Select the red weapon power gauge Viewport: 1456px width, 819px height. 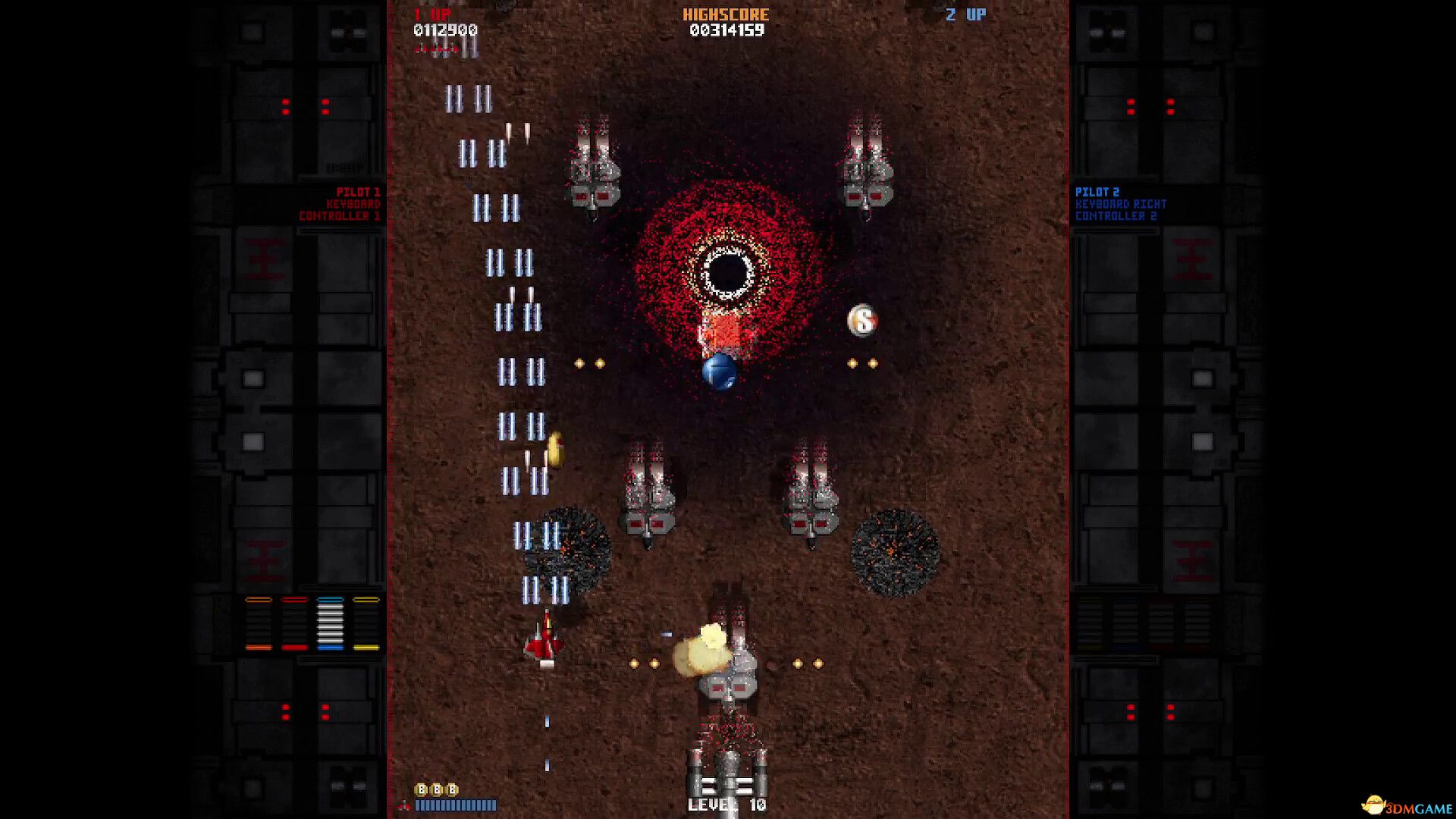pos(294,623)
